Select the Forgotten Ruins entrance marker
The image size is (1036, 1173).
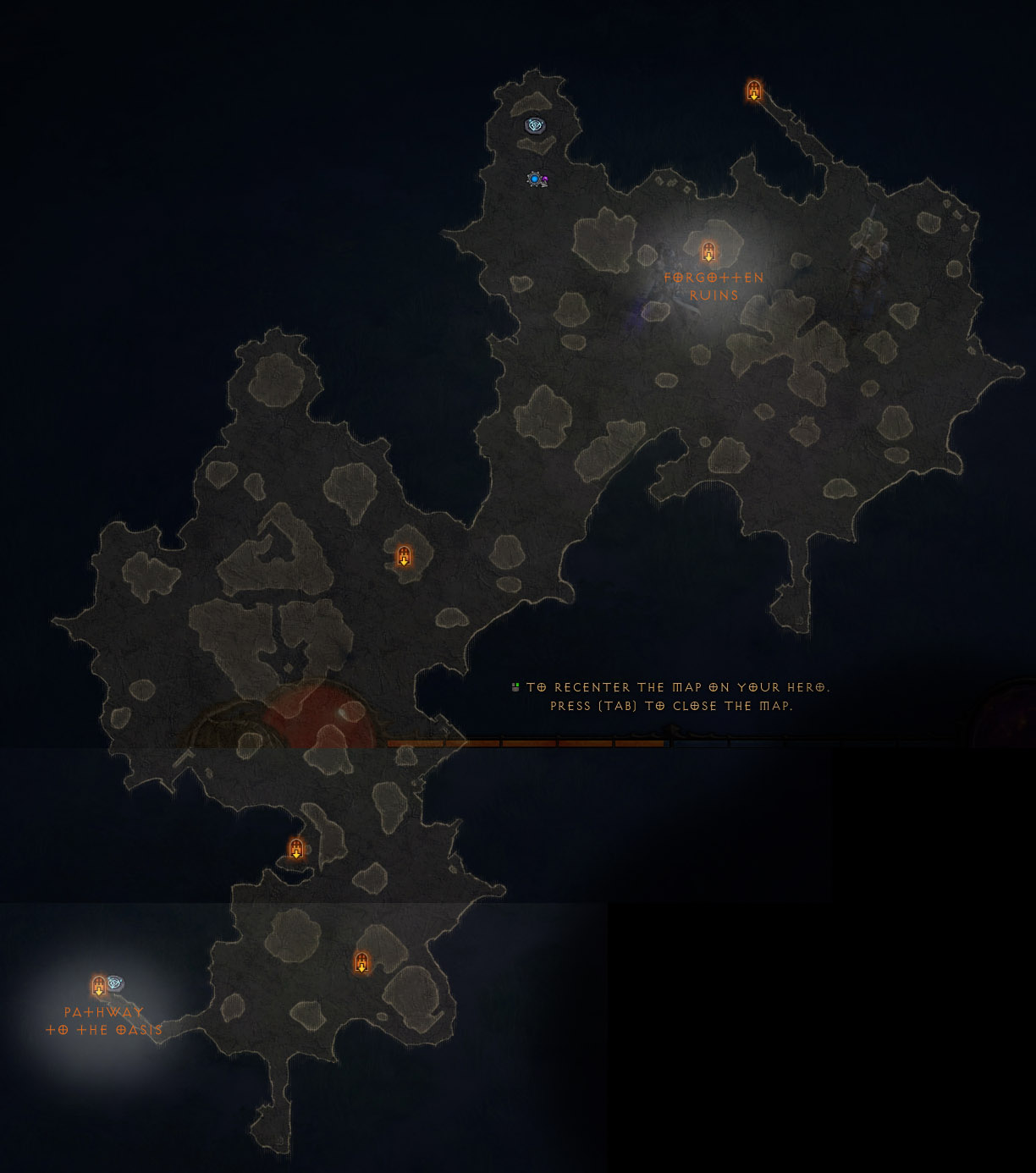pyautogui.click(x=708, y=251)
